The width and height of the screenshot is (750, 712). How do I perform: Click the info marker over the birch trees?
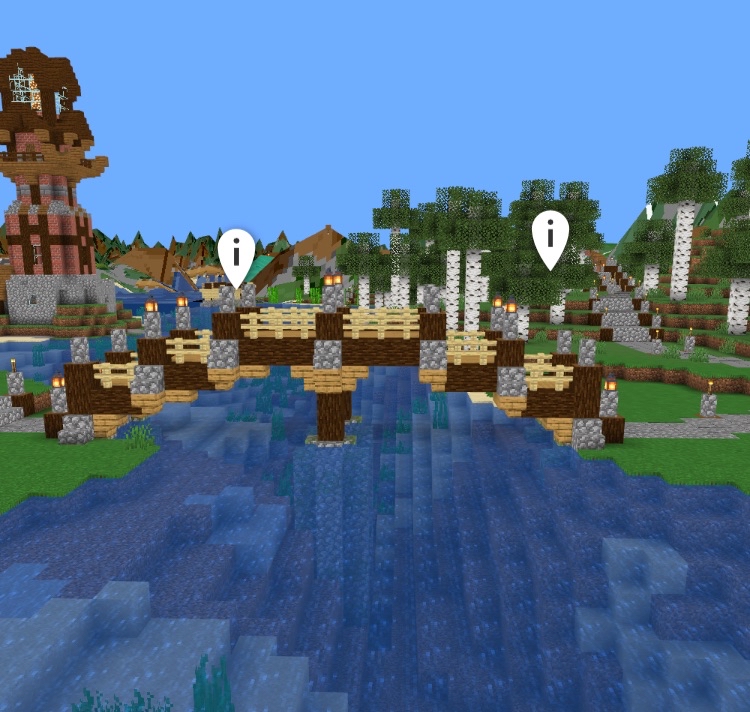coord(550,235)
